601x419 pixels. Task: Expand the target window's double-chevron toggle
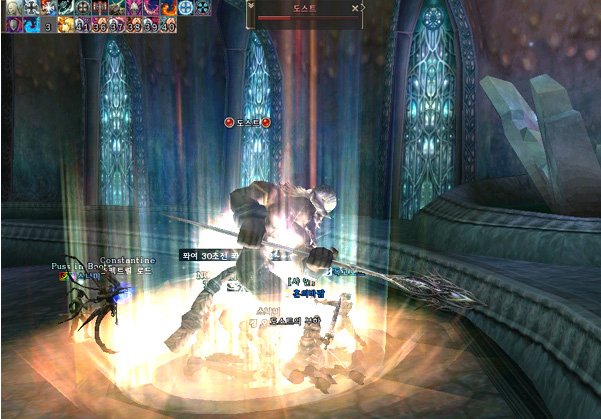(250, 6)
